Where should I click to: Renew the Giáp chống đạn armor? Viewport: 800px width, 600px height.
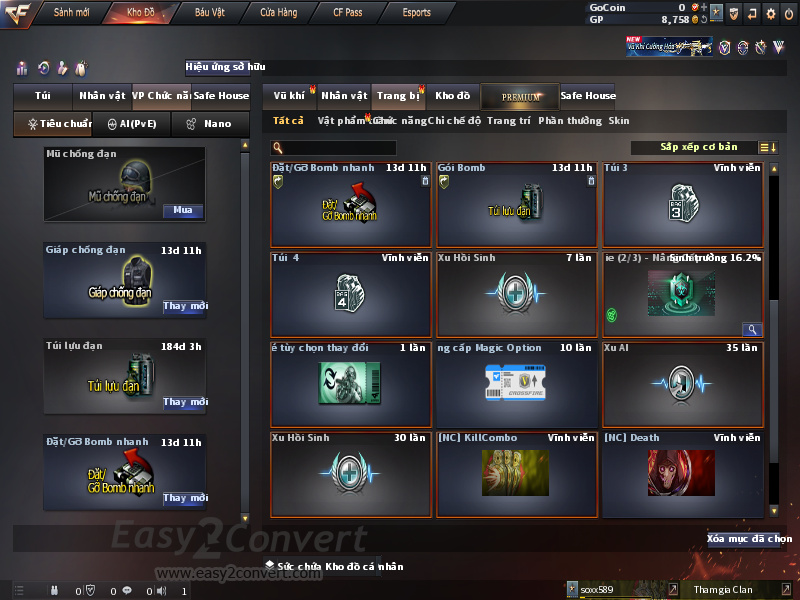click(x=184, y=306)
